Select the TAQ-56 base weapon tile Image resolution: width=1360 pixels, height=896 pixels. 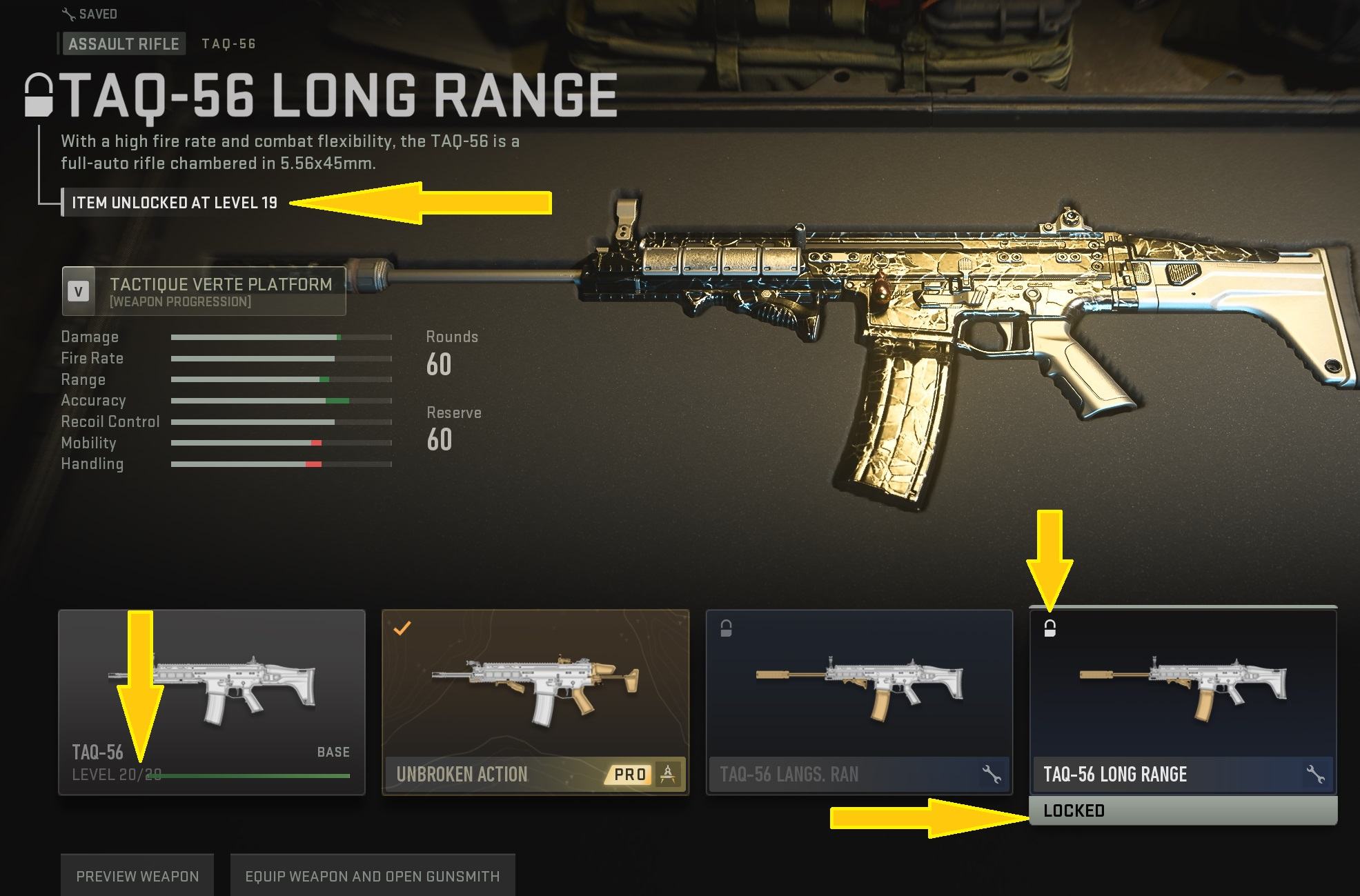[x=211, y=701]
